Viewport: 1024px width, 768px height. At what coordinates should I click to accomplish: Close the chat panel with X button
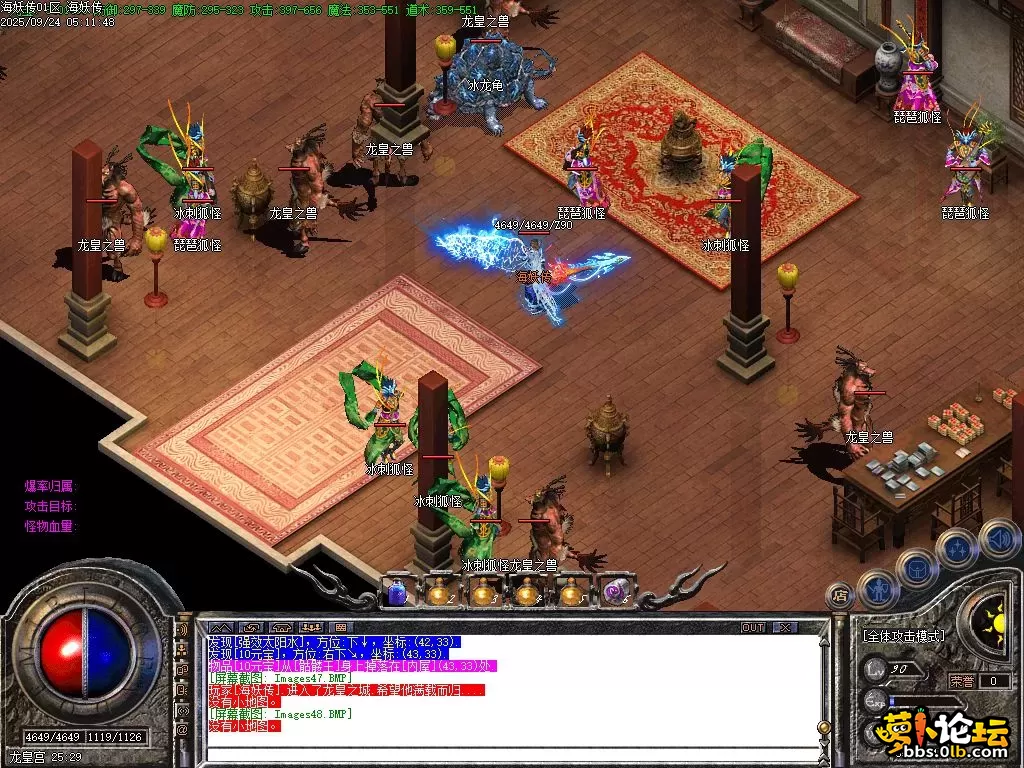tap(785, 627)
